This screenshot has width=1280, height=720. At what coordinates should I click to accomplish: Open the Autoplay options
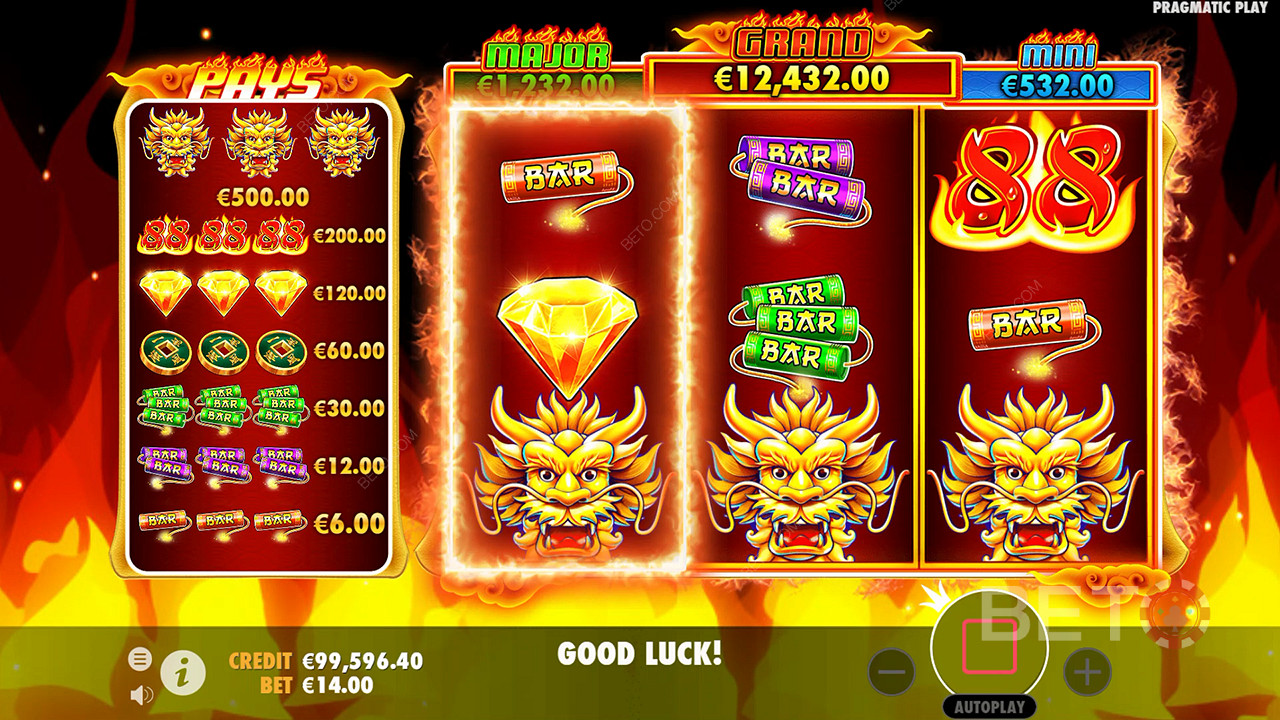(x=989, y=706)
